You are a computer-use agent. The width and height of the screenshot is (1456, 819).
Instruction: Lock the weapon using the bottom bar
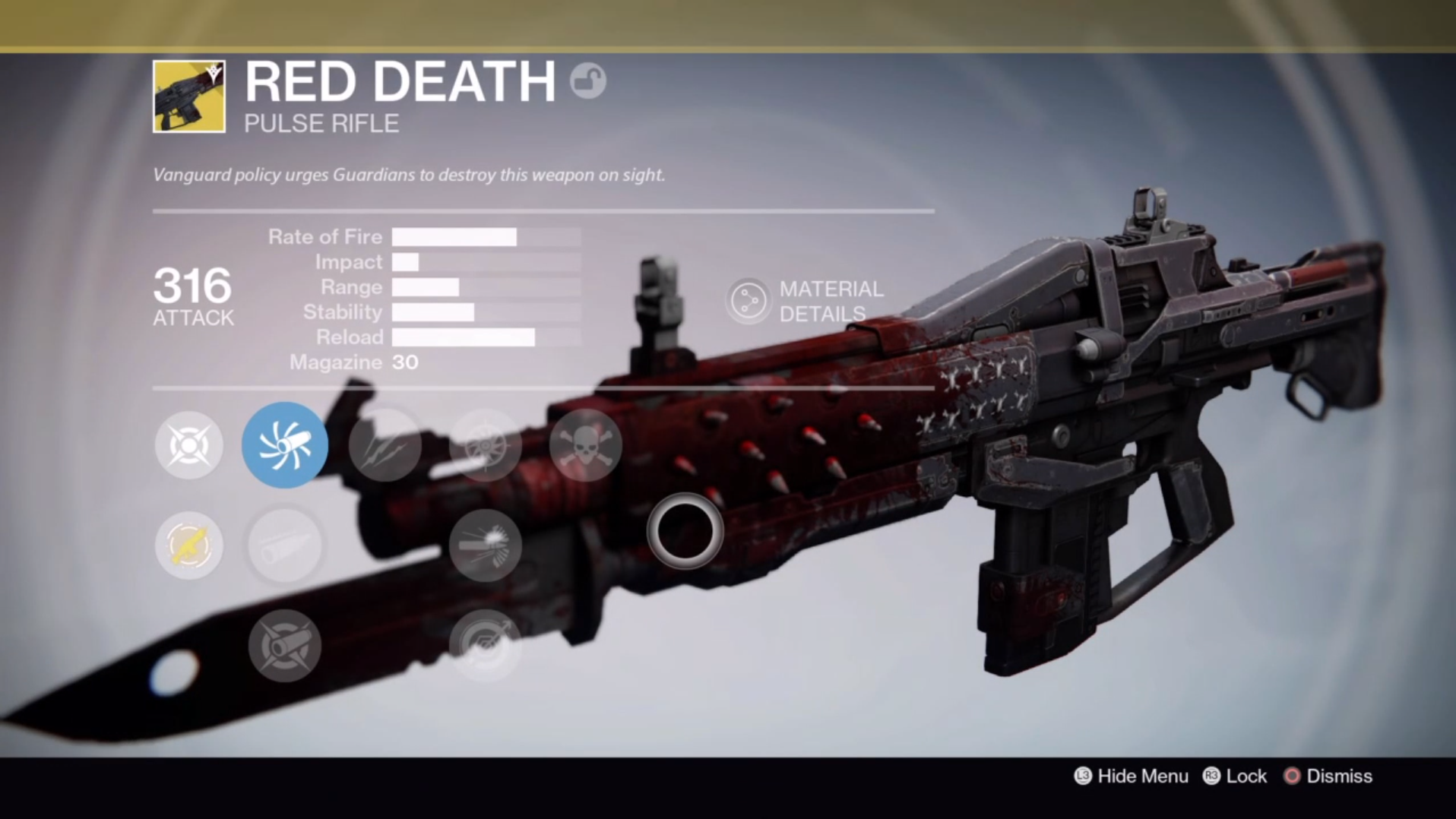click(1235, 776)
